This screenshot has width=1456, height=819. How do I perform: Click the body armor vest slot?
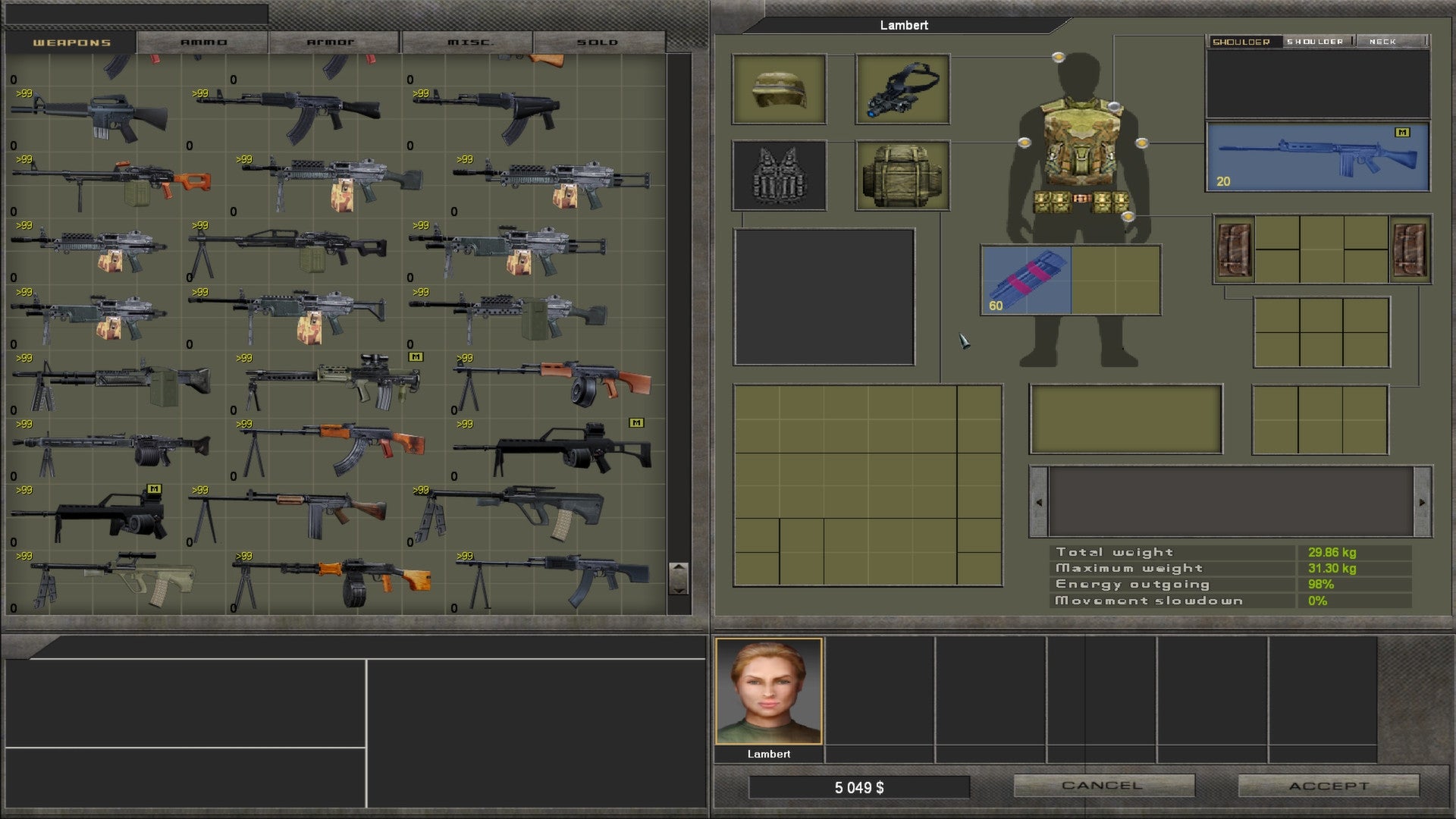(779, 177)
